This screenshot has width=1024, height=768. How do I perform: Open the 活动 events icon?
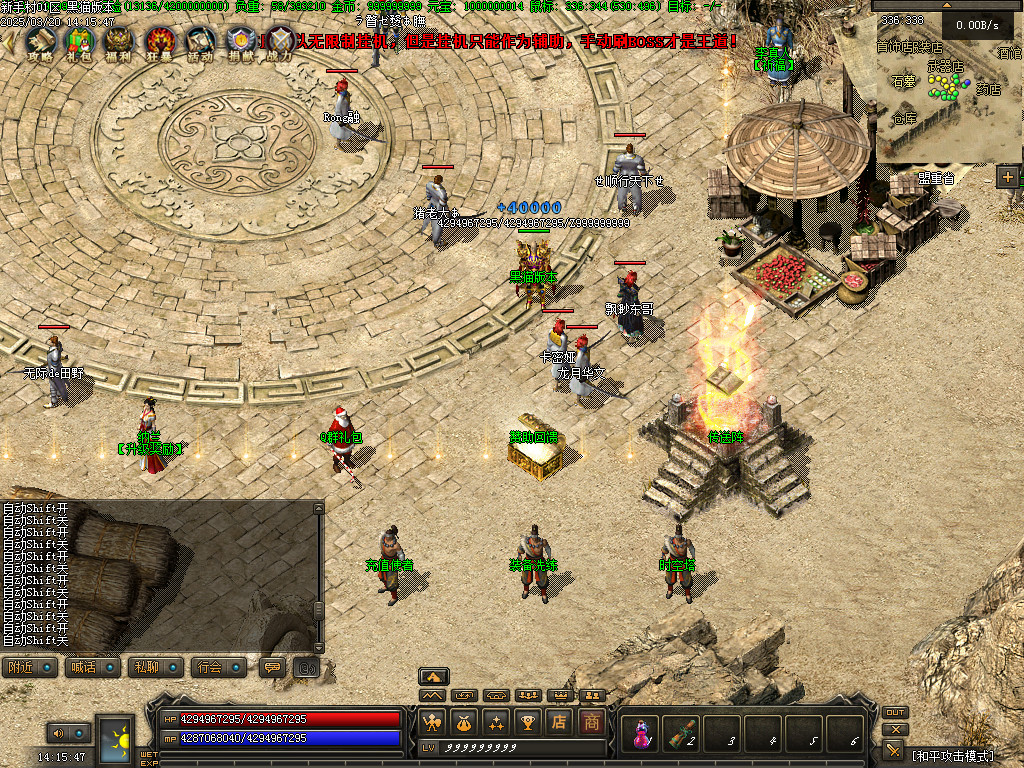tap(200, 40)
